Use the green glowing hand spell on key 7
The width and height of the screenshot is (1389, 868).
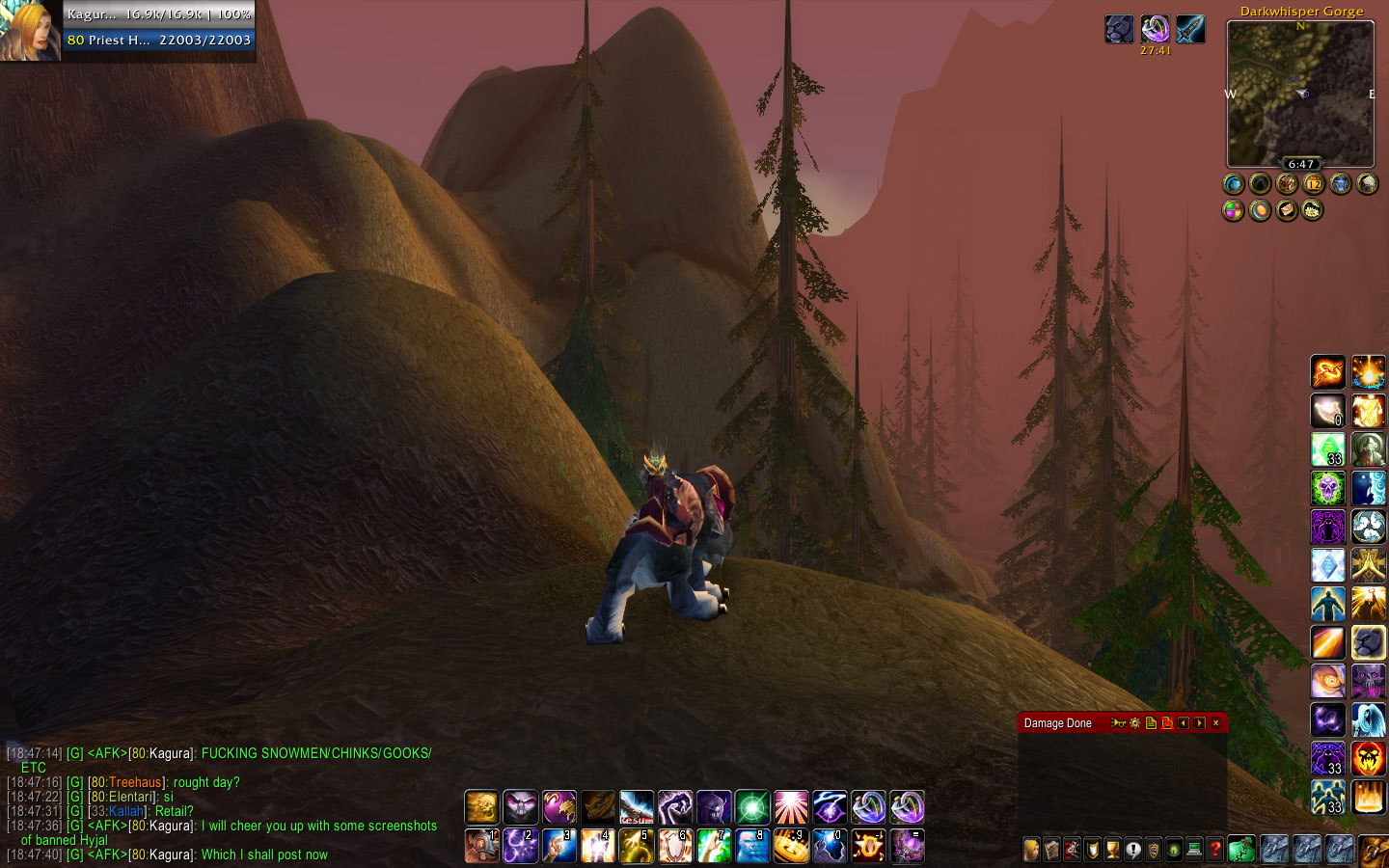(713, 846)
